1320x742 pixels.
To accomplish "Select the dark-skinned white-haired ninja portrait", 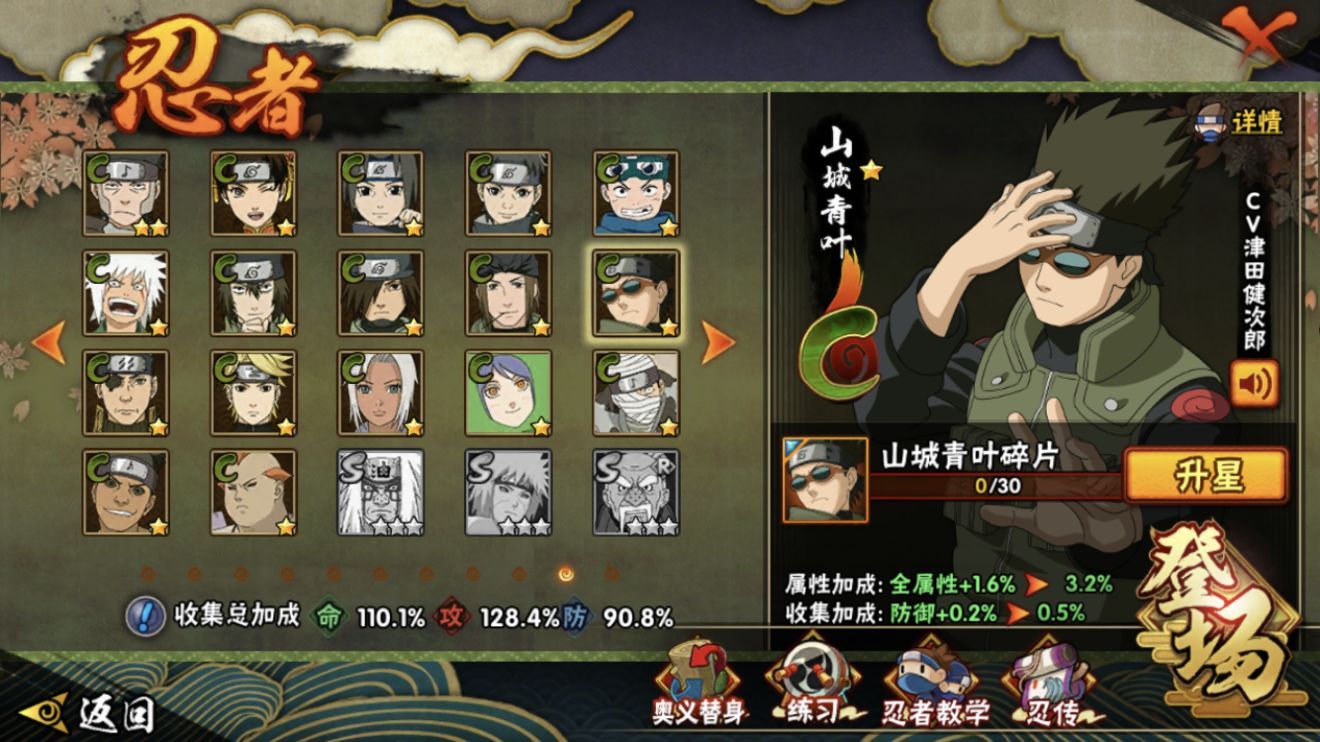I will [x=380, y=393].
